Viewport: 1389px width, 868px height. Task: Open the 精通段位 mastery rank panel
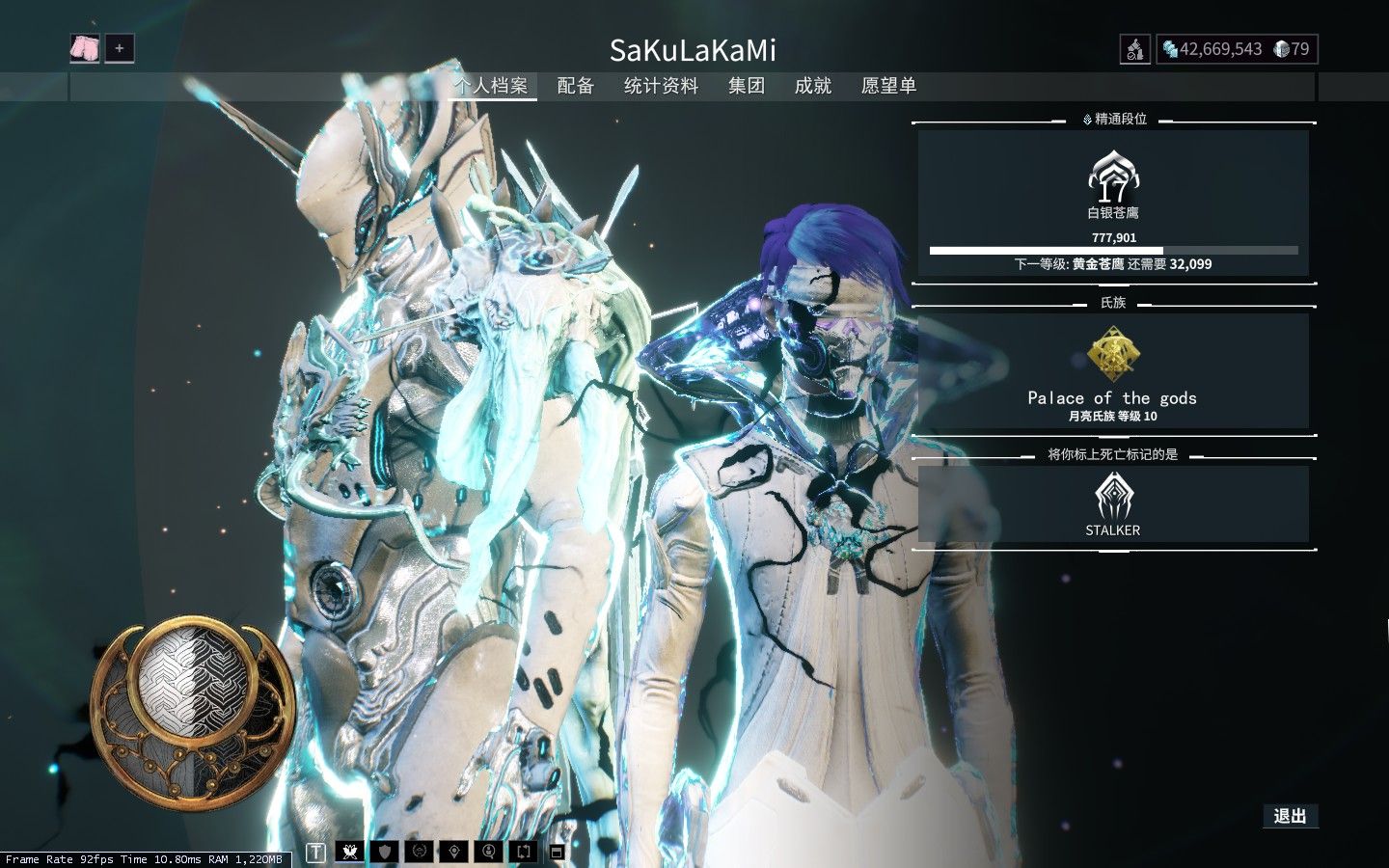point(1113,203)
